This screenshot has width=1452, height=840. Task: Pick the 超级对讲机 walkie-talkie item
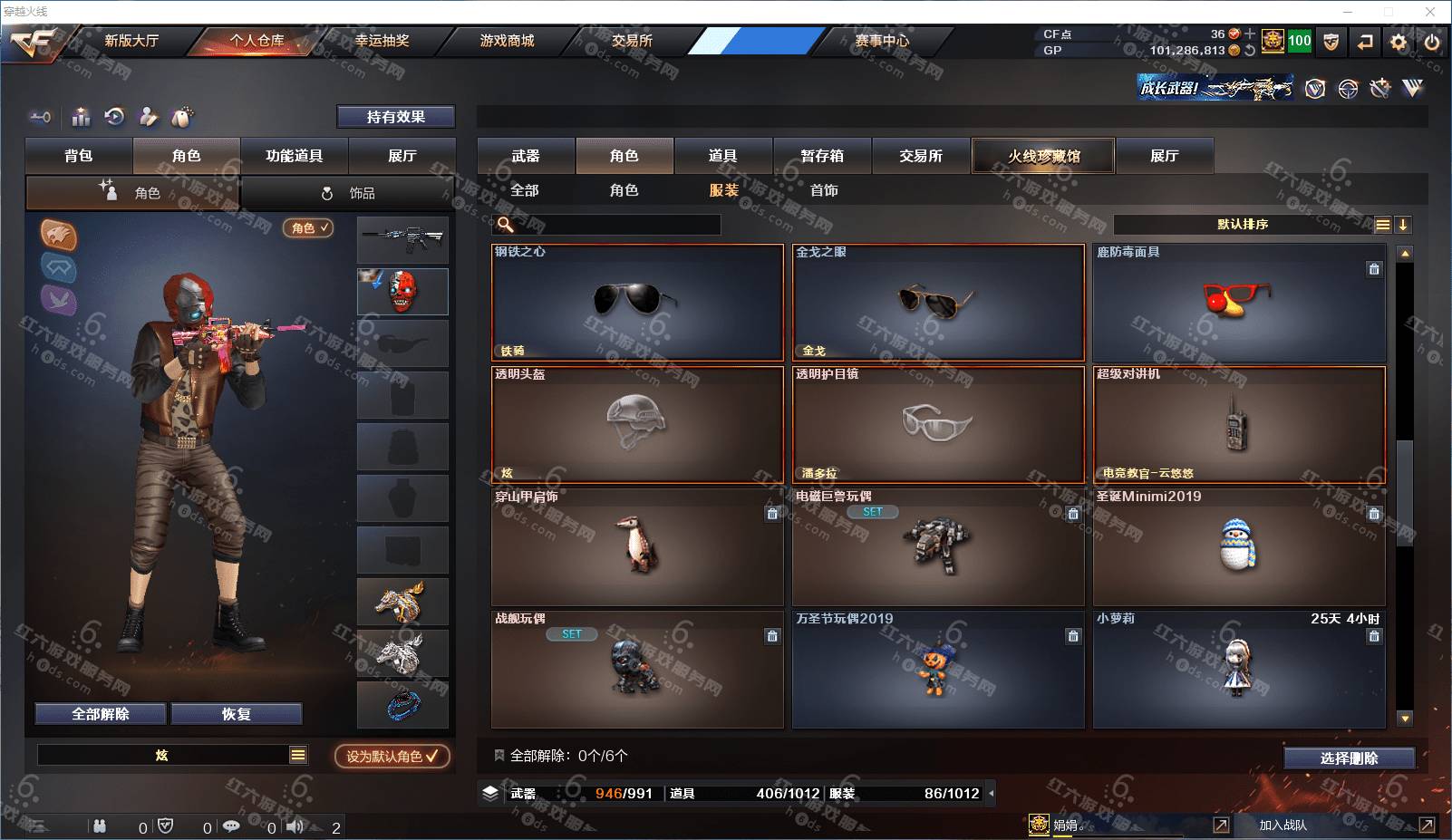pyautogui.click(x=1238, y=424)
